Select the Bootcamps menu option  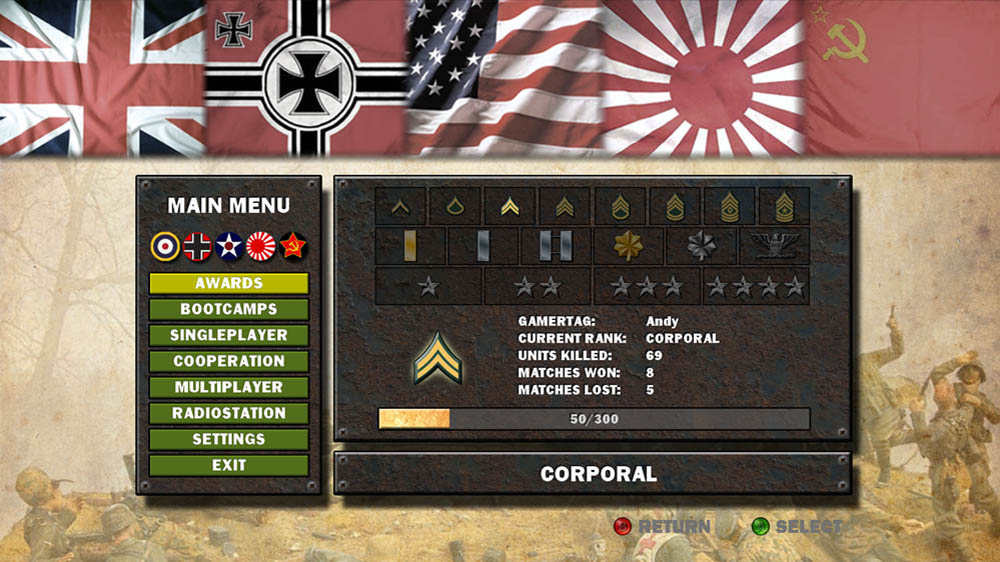pos(229,310)
